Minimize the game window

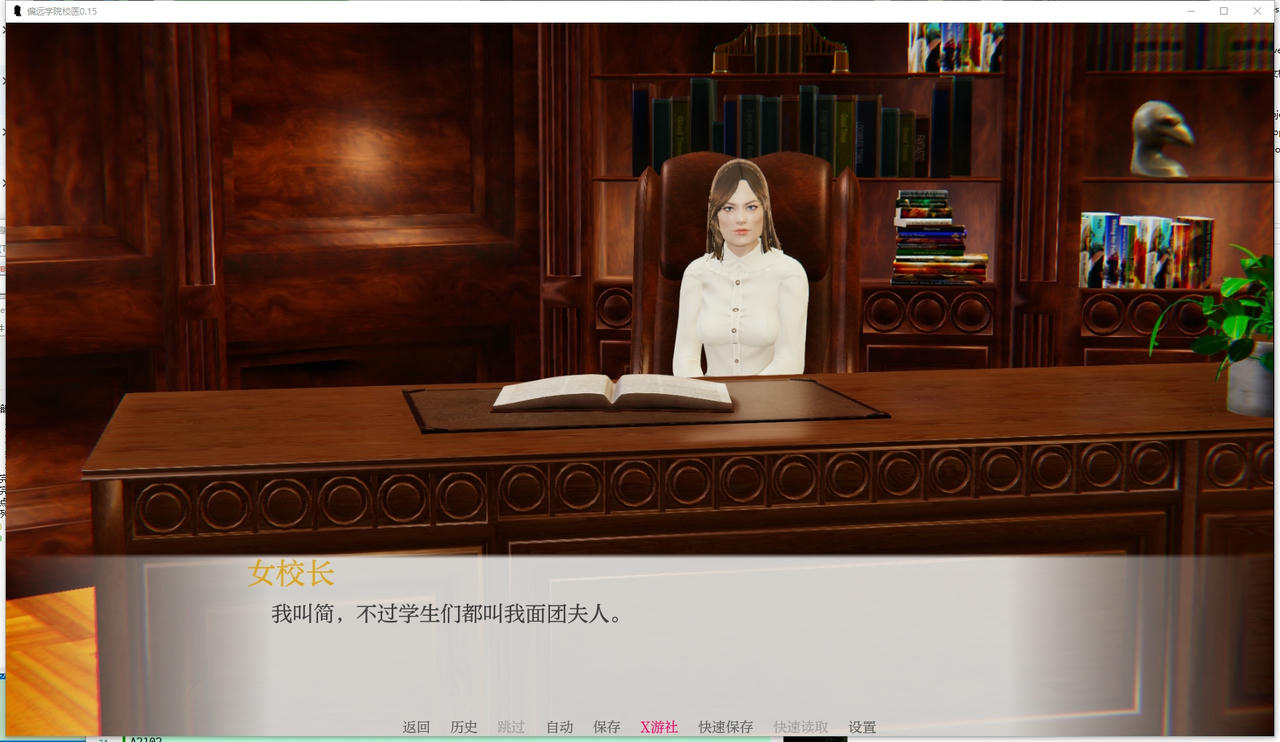(x=1189, y=11)
